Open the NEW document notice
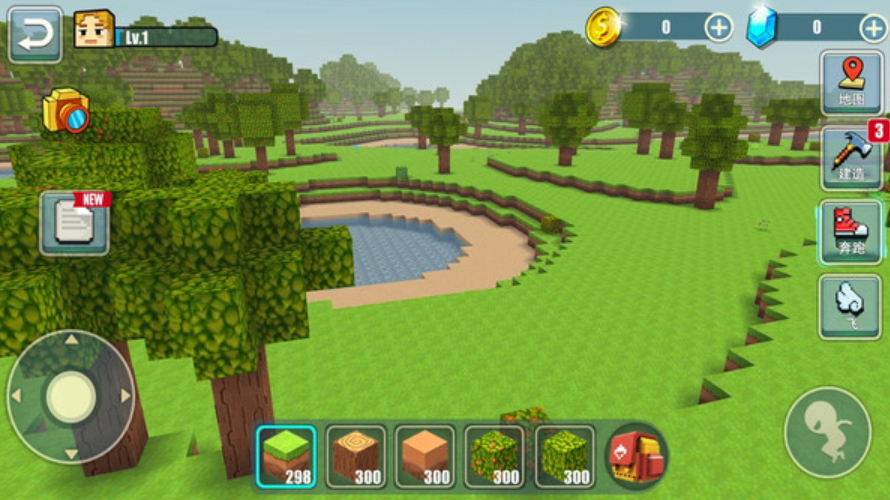The image size is (890, 500). (x=76, y=222)
